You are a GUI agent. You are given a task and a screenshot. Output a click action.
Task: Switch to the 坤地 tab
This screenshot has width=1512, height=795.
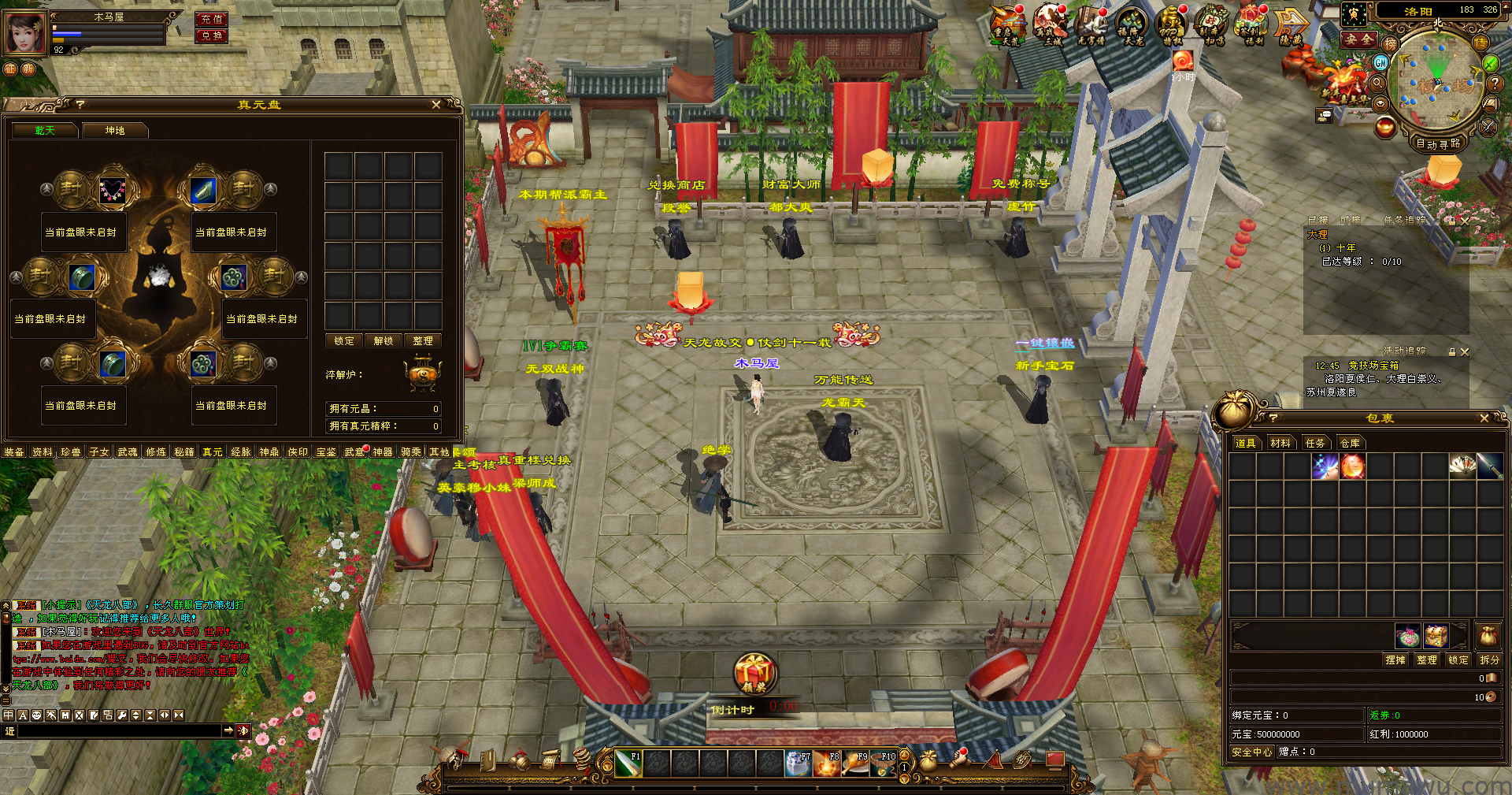tap(115, 131)
